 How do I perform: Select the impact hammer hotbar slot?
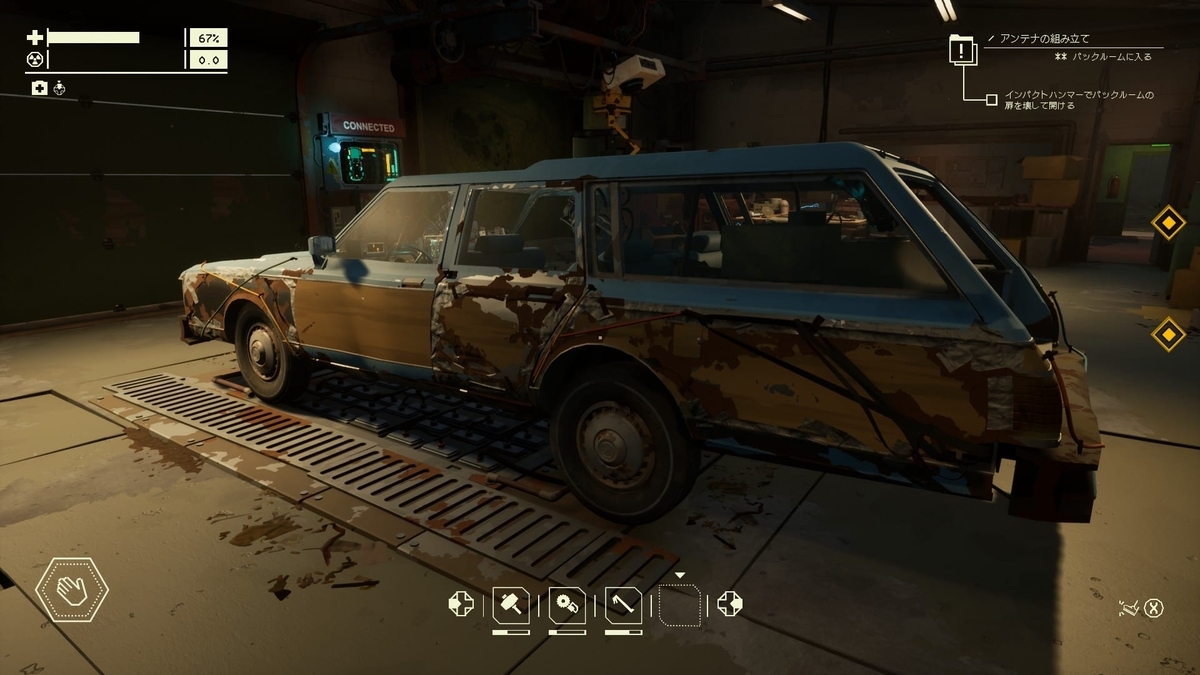point(511,604)
